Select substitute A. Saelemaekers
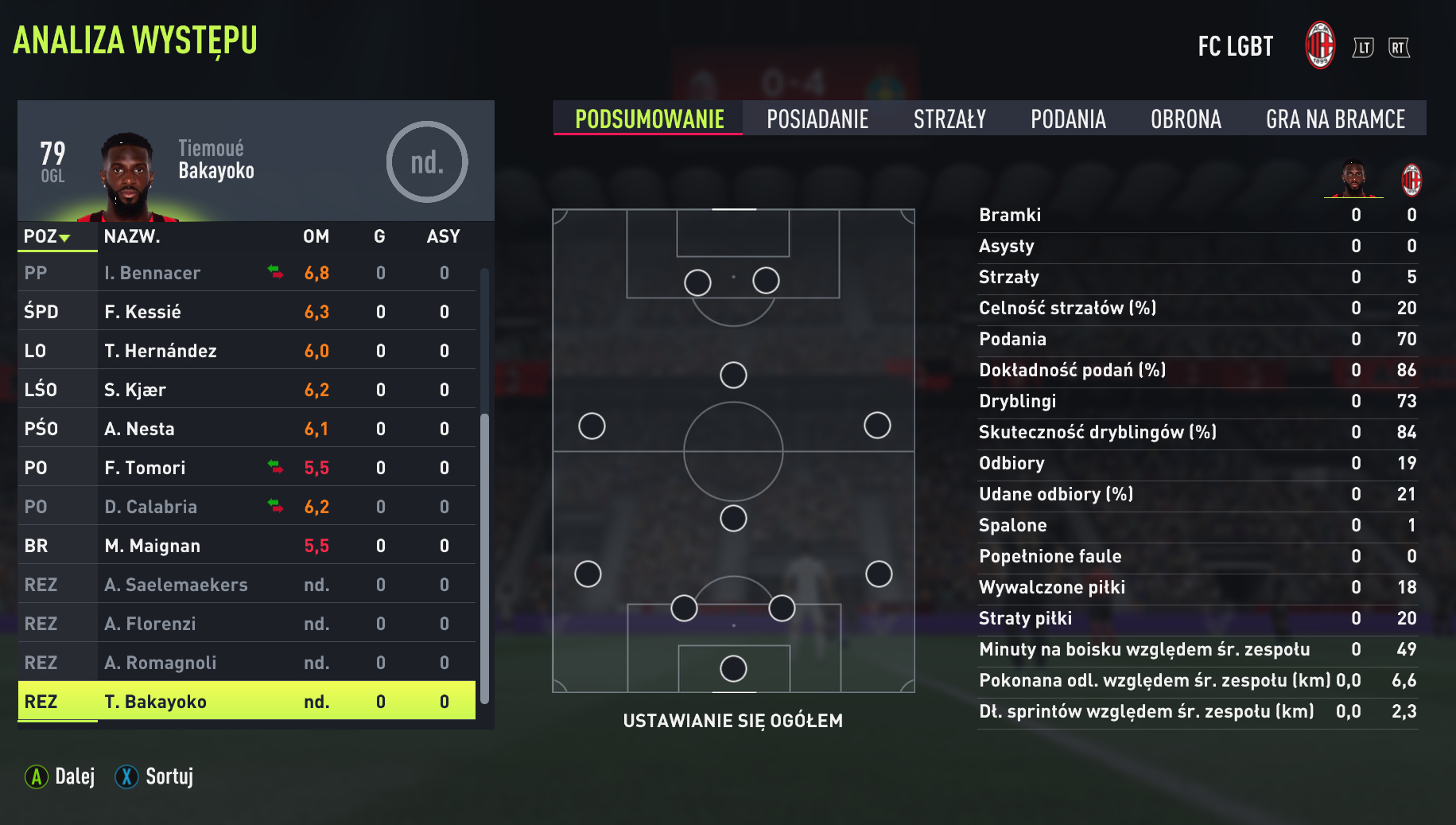This screenshot has height=825, width=1456. coord(247,585)
